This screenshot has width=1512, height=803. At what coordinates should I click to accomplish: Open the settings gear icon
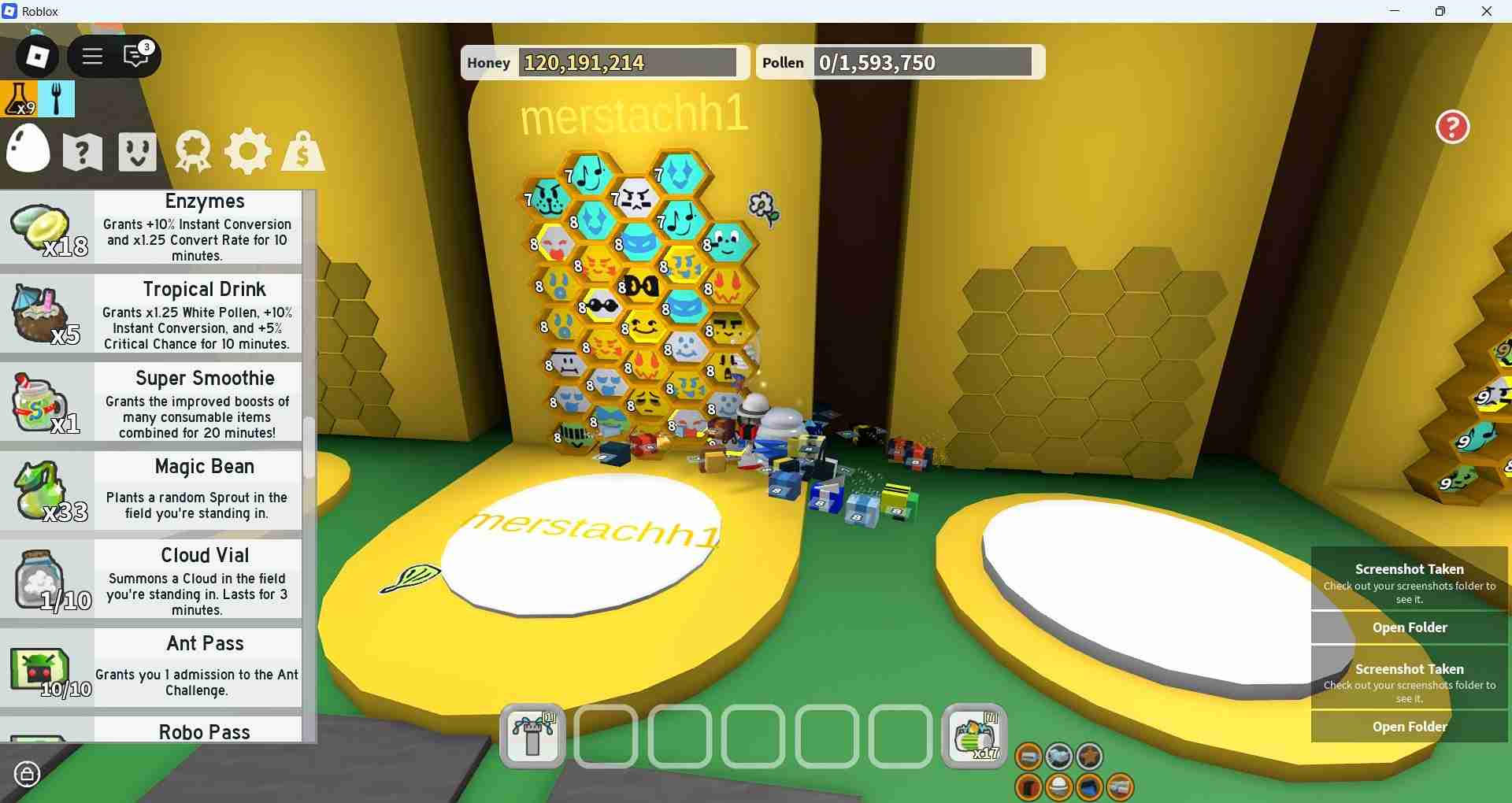click(247, 151)
